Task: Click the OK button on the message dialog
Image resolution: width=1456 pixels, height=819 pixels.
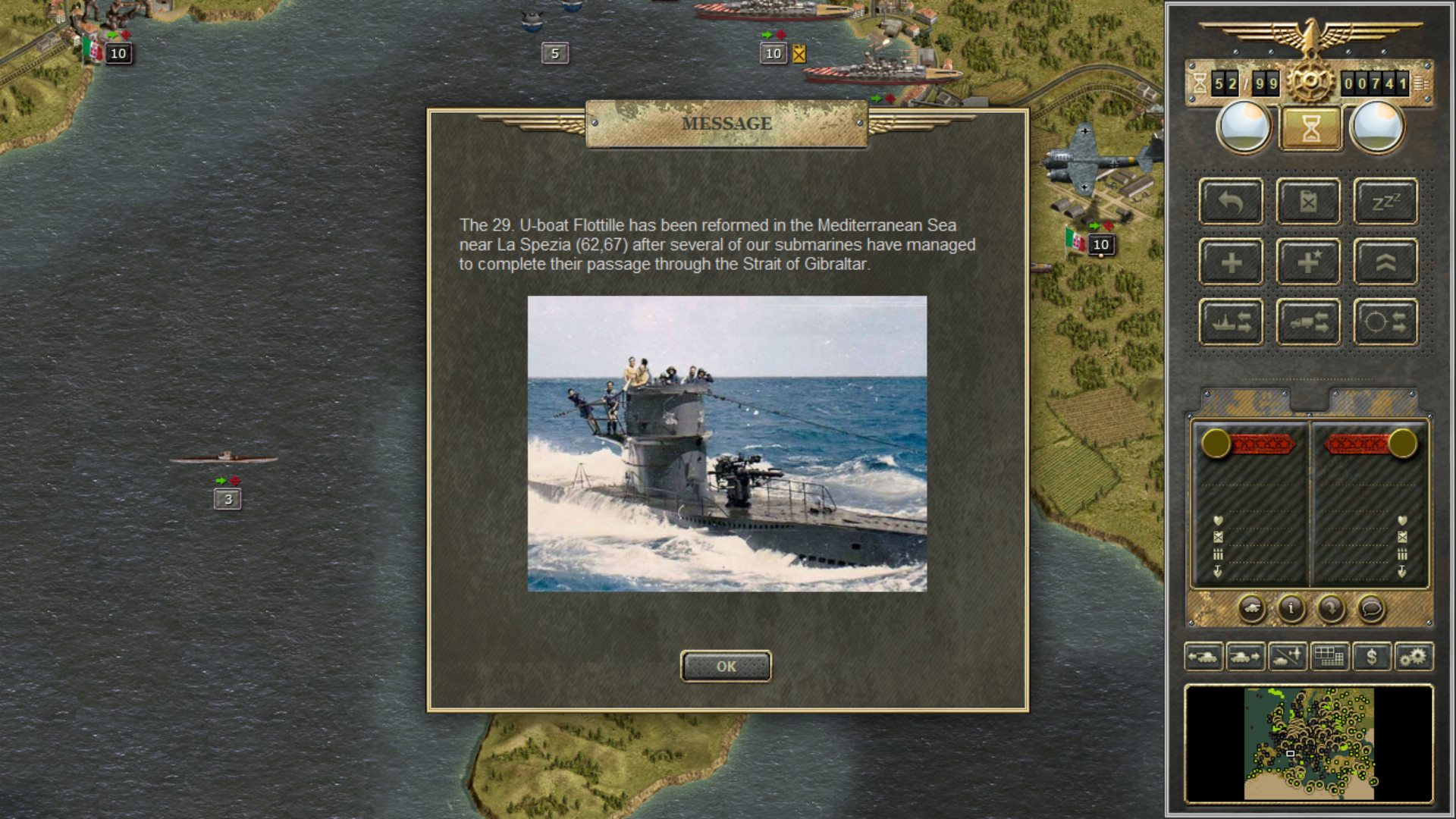Action: pyautogui.click(x=726, y=667)
